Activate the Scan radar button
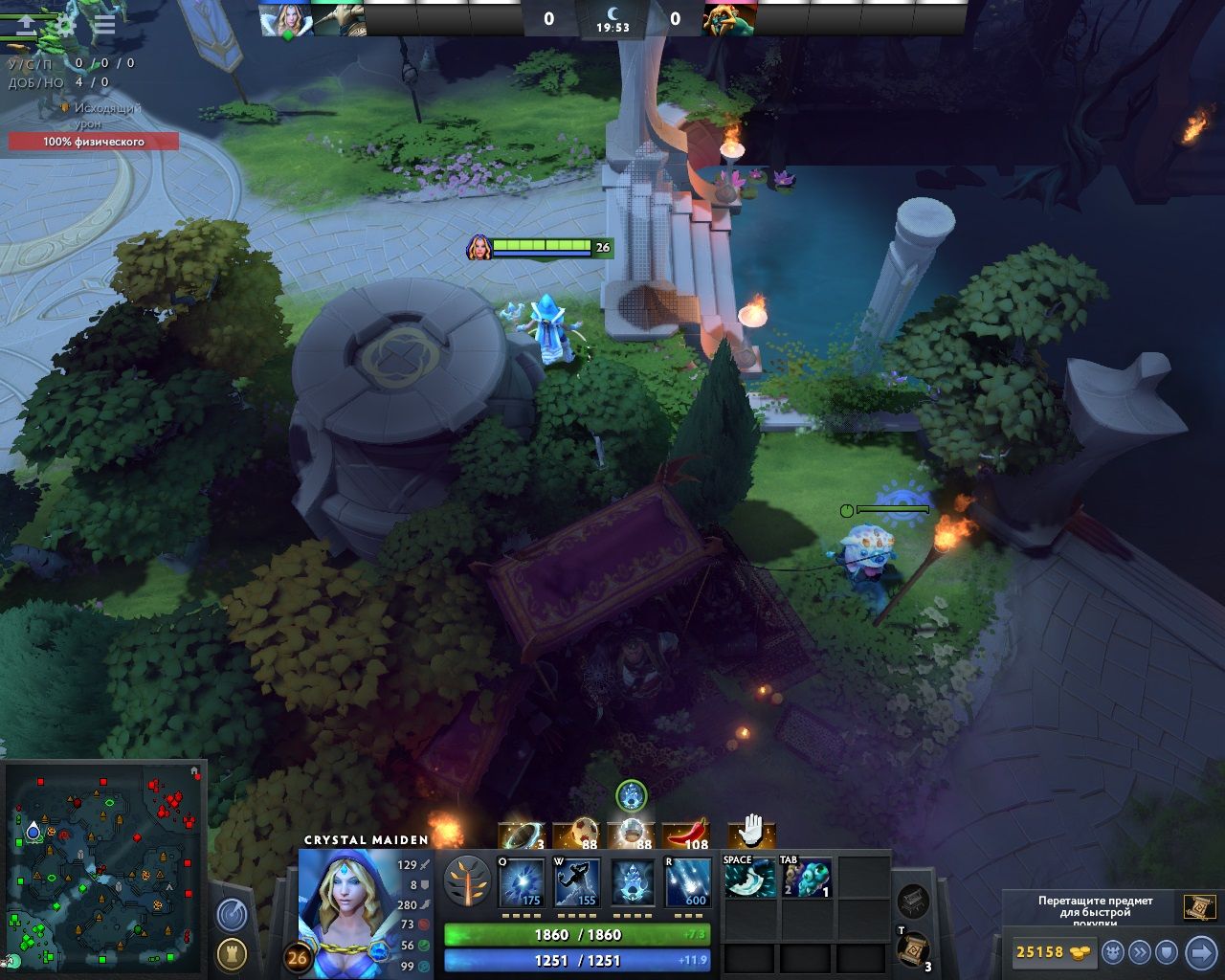This screenshot has height=980, width=1225. [x=232, y=914]
